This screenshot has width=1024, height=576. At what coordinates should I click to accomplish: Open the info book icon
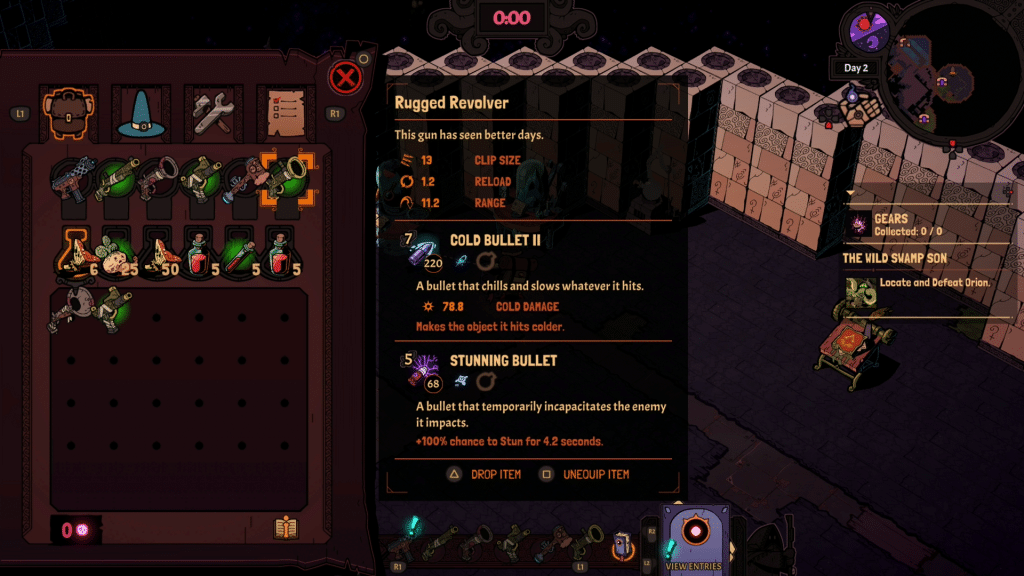coord(286,529)
